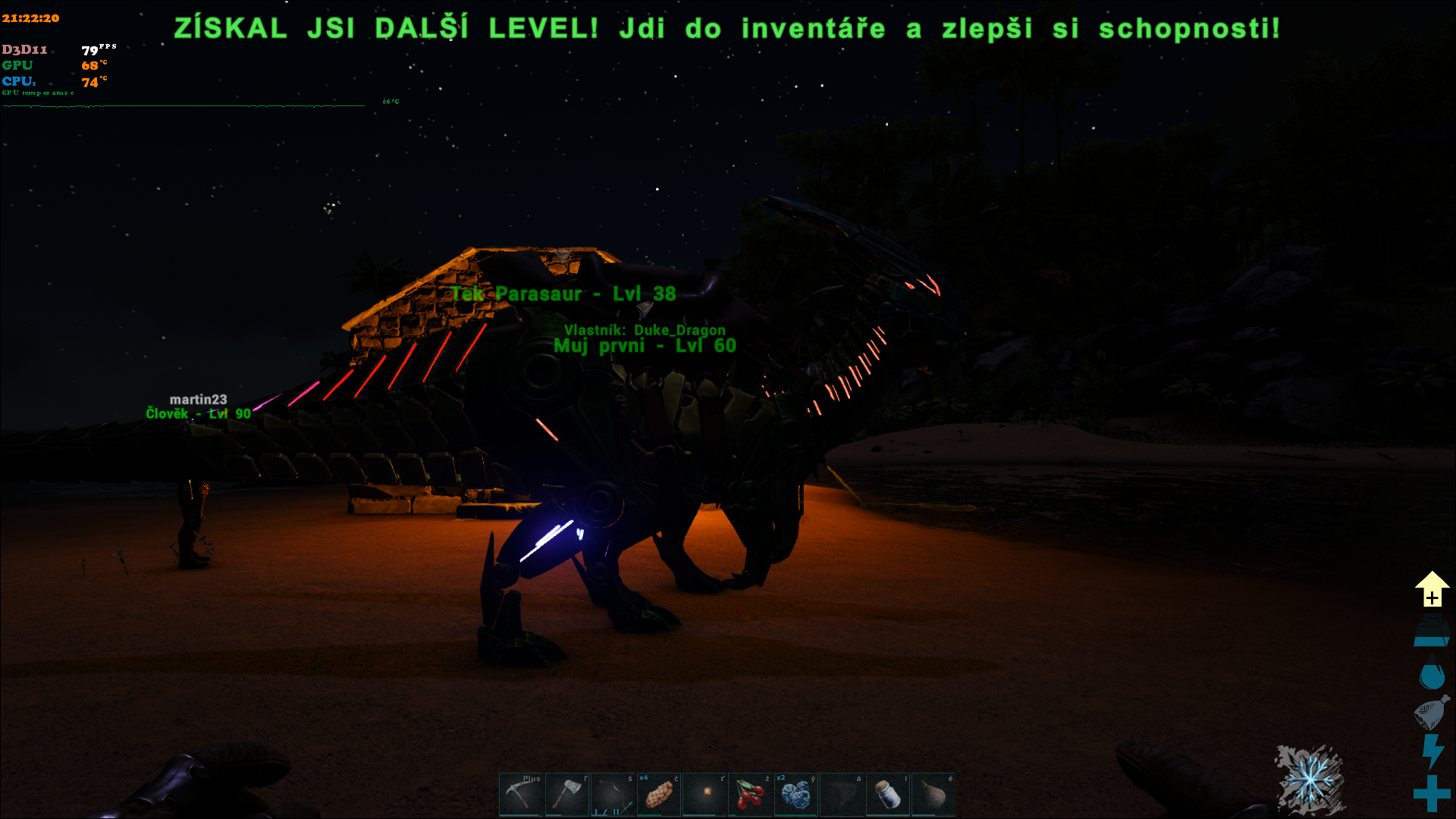Click the snowflake cold status icon
The height and width of the screenshot is (819, 1456).
click(x=1310, y=780)
